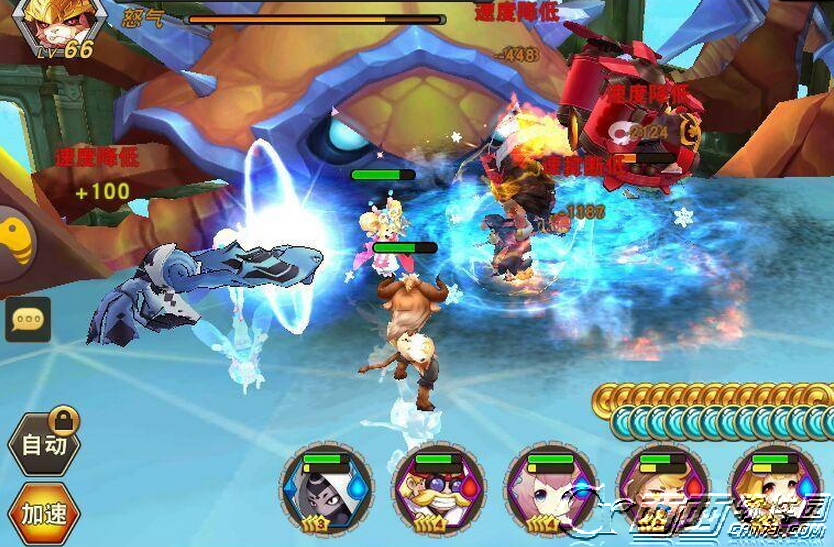Activate the mustached goggles hero portrait

[x=439, y=490]
